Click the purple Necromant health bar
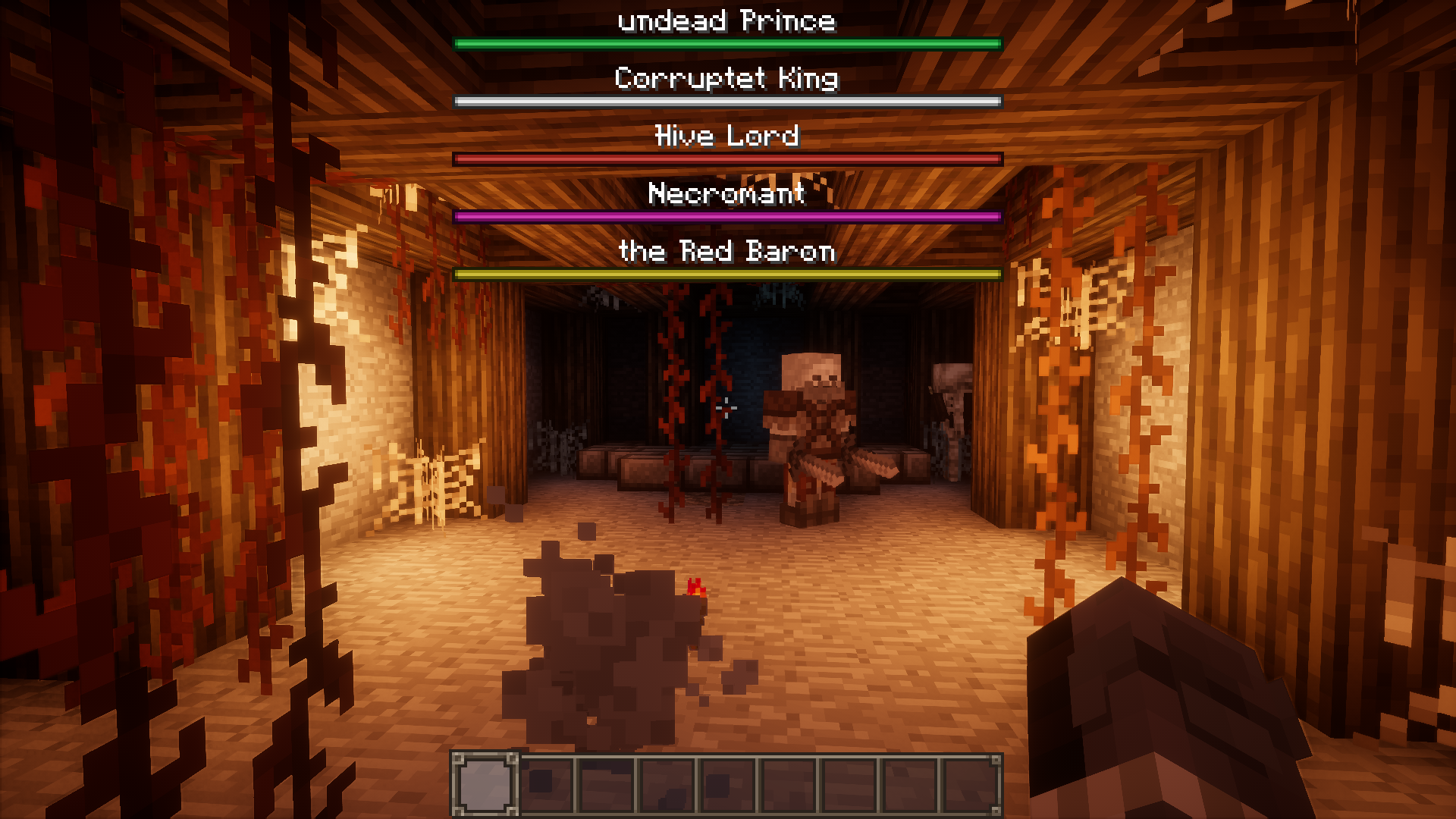Viewport: 1456px width, 819px height. pyautogui.click(x=726, y=215)
